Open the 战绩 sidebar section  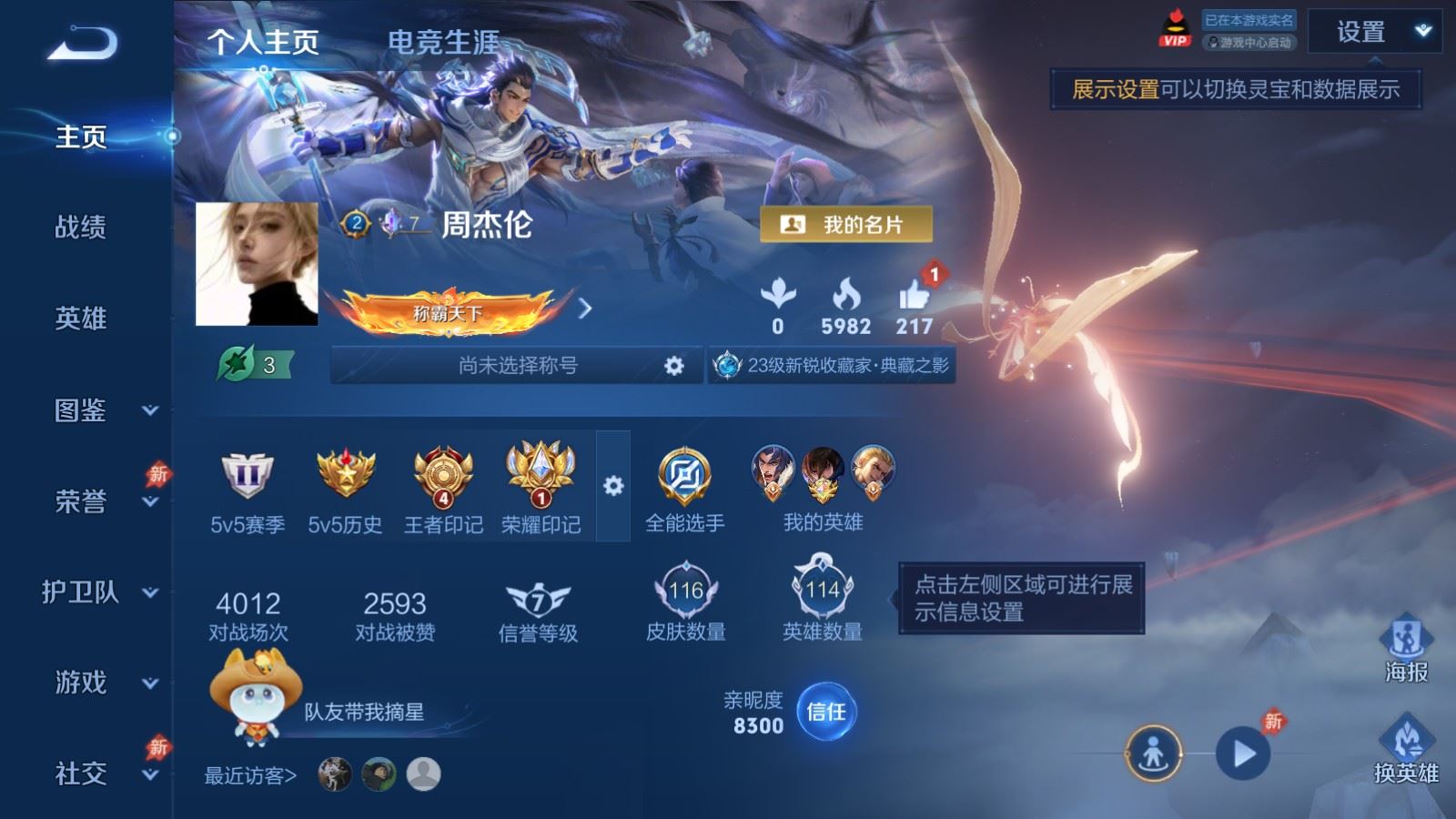tap(81, 227)
